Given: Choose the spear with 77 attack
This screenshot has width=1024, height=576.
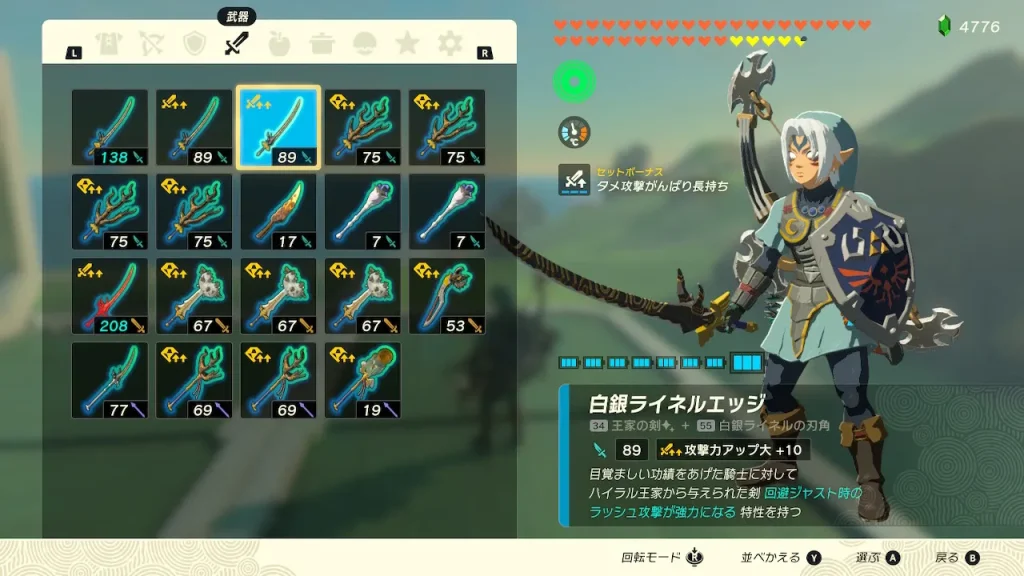Looking at the screenshot, I should click(110, 380).
